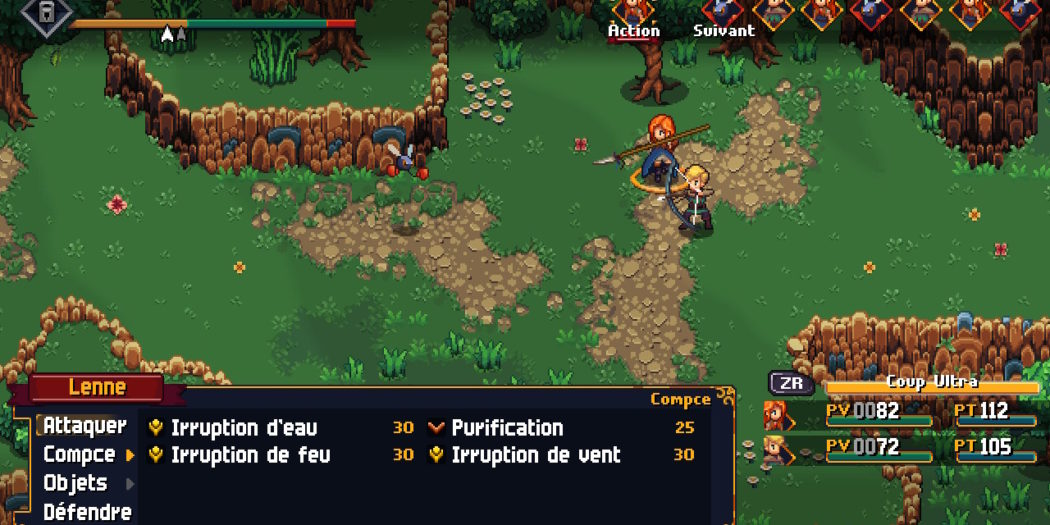1050x525 pixels.
Task: Choose the Défendre command
Action: pos(87,512)
